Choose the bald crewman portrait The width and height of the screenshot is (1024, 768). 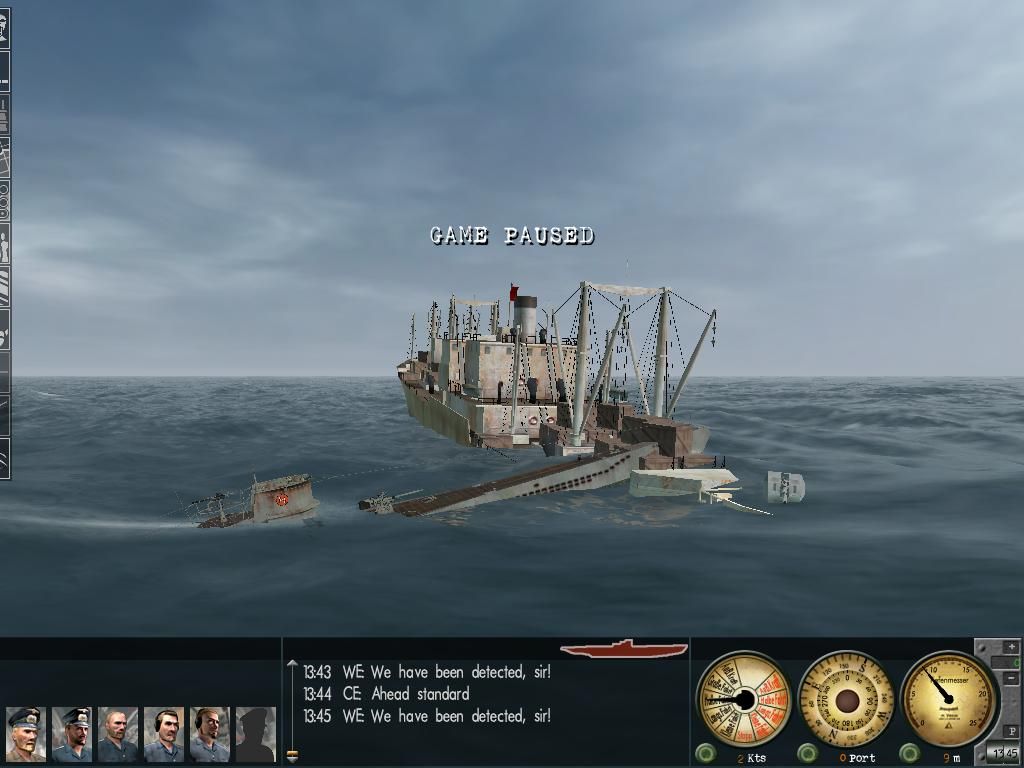[117, 734]
